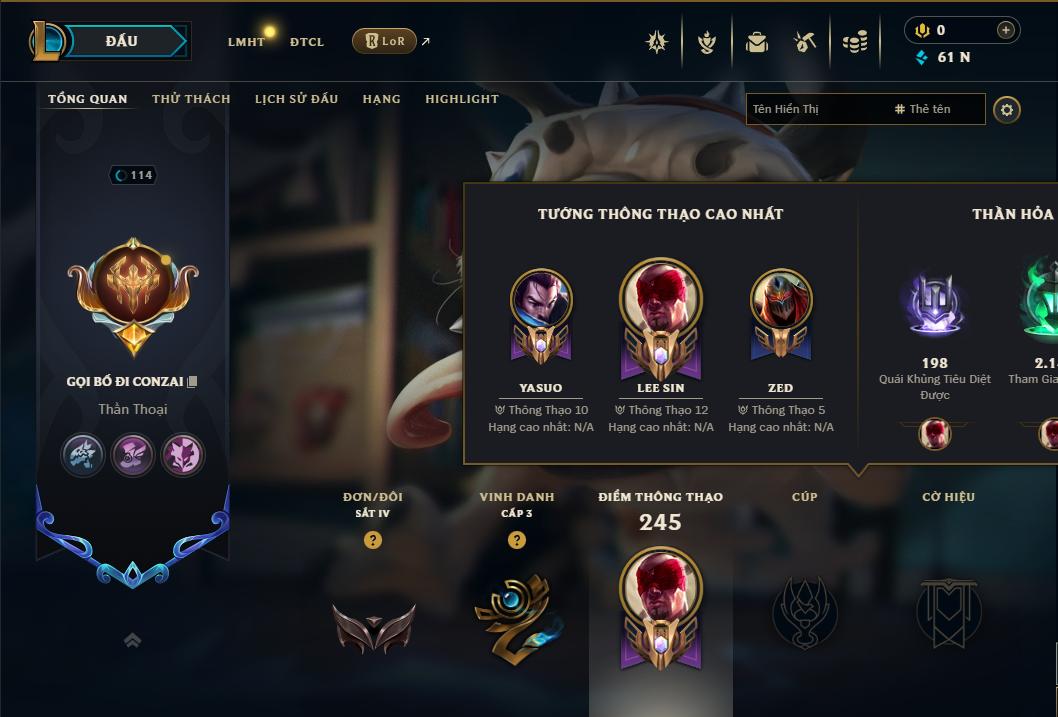Expand the banner chevron arrow
1058x717 pixels.
(132, 640)
